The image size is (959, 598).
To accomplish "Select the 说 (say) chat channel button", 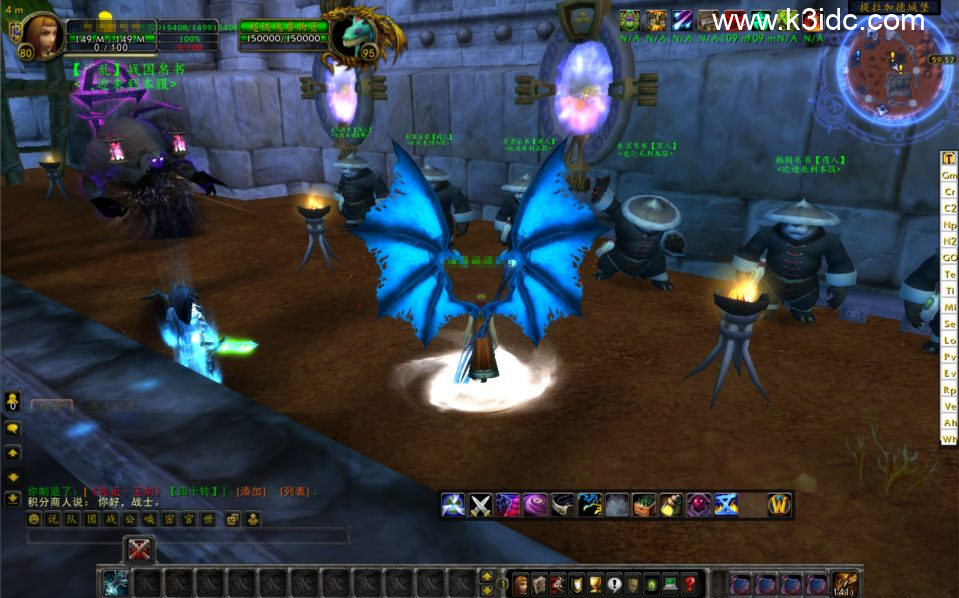I will click(51, 519).
